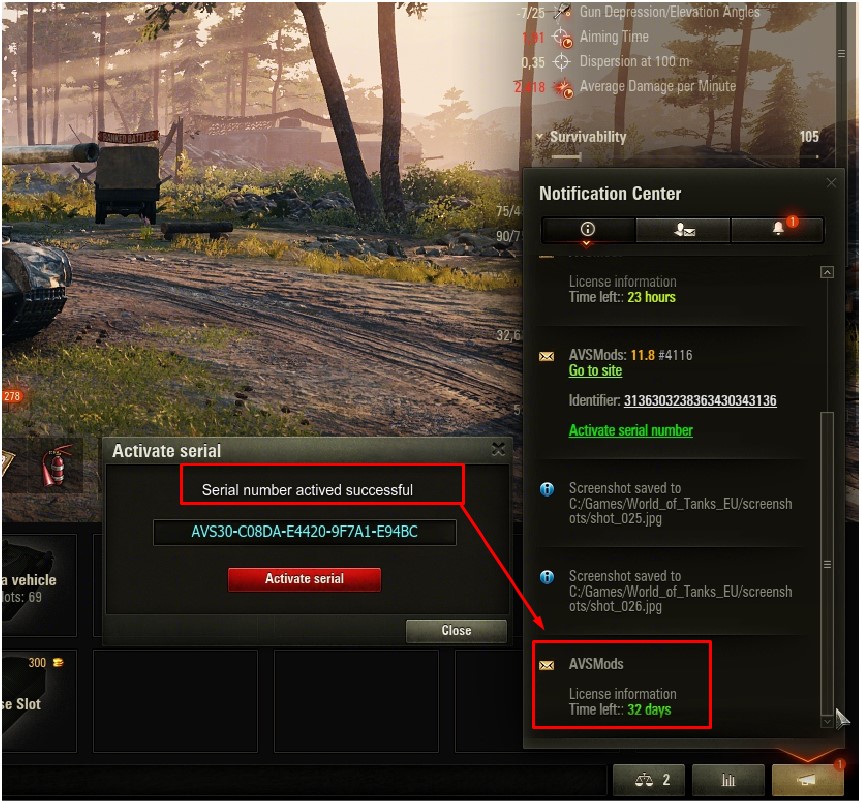Switch to the info notifications tab
The width and height of the screenshot is (862, 803).
pos(588,230)
